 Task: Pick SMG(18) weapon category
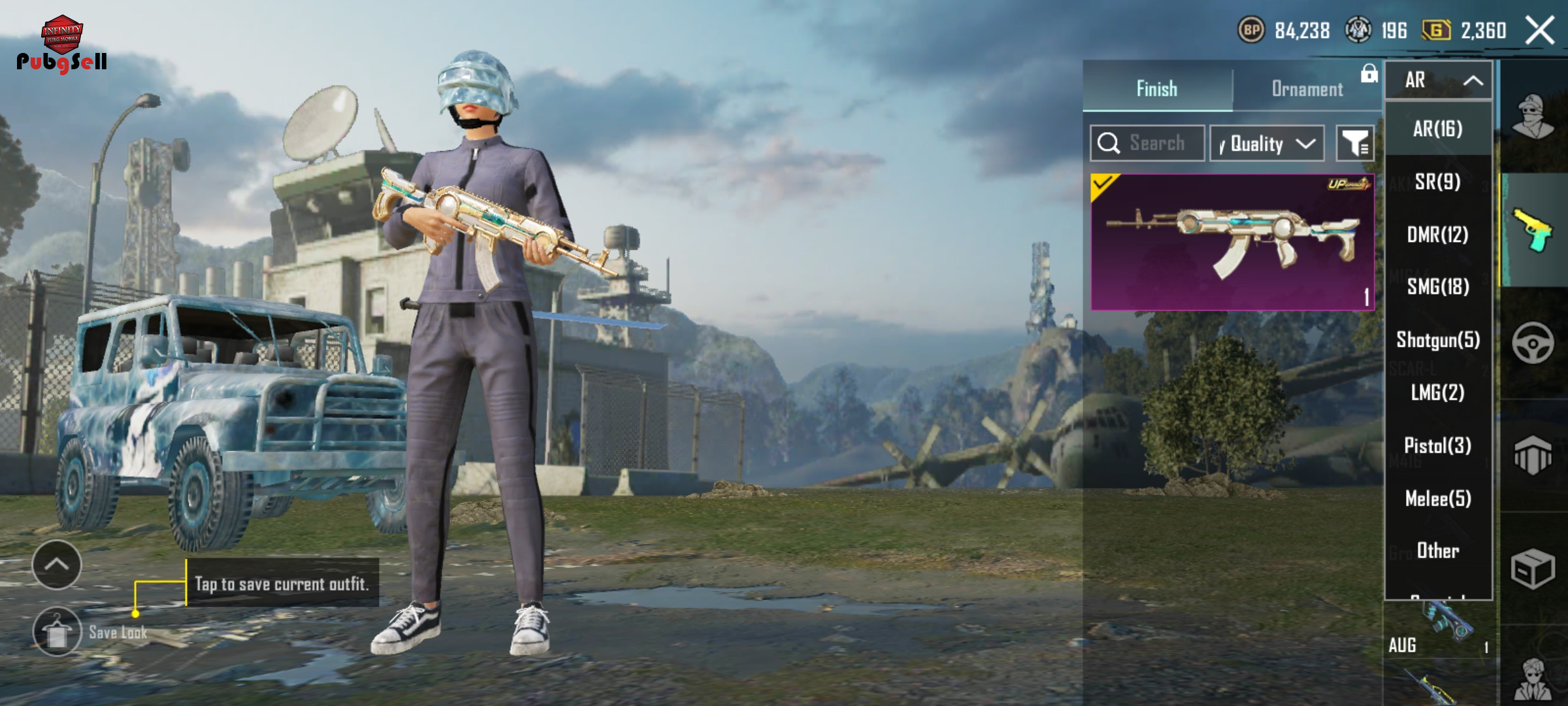[1438, 287]
